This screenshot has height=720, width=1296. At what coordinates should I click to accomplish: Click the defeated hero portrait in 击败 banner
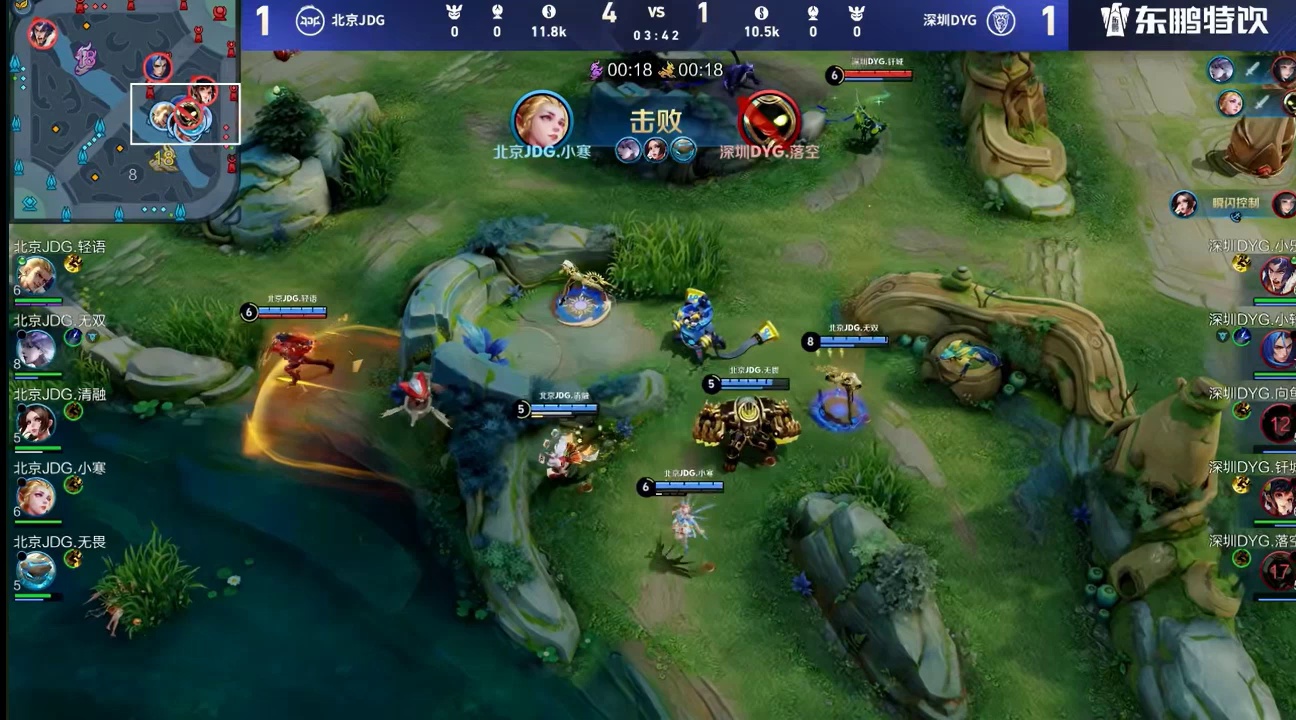[769, 120]
